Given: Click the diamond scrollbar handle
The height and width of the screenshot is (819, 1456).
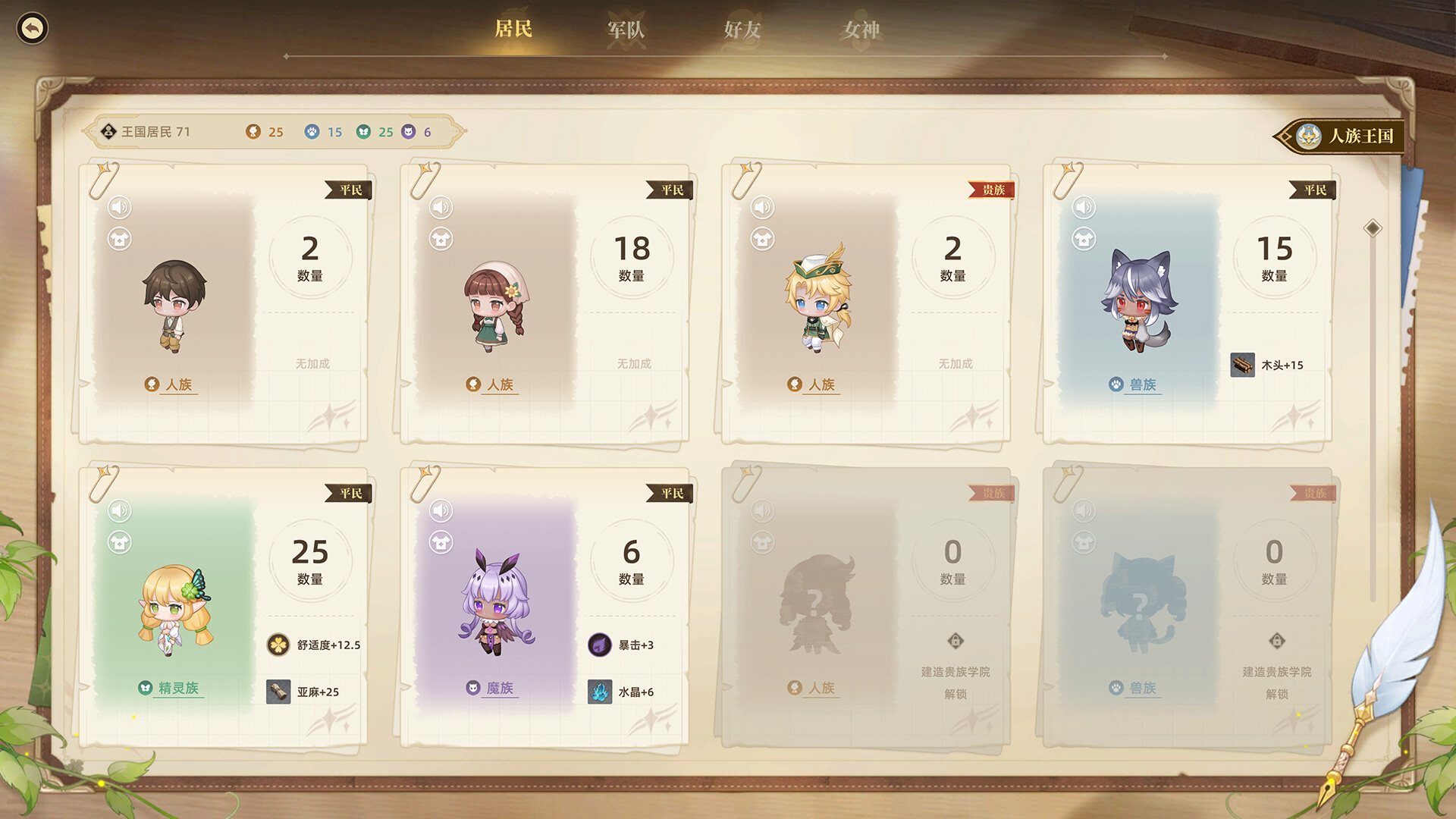Looking at the screenshot, I should pyautogui.click(x=1373, y=228).
